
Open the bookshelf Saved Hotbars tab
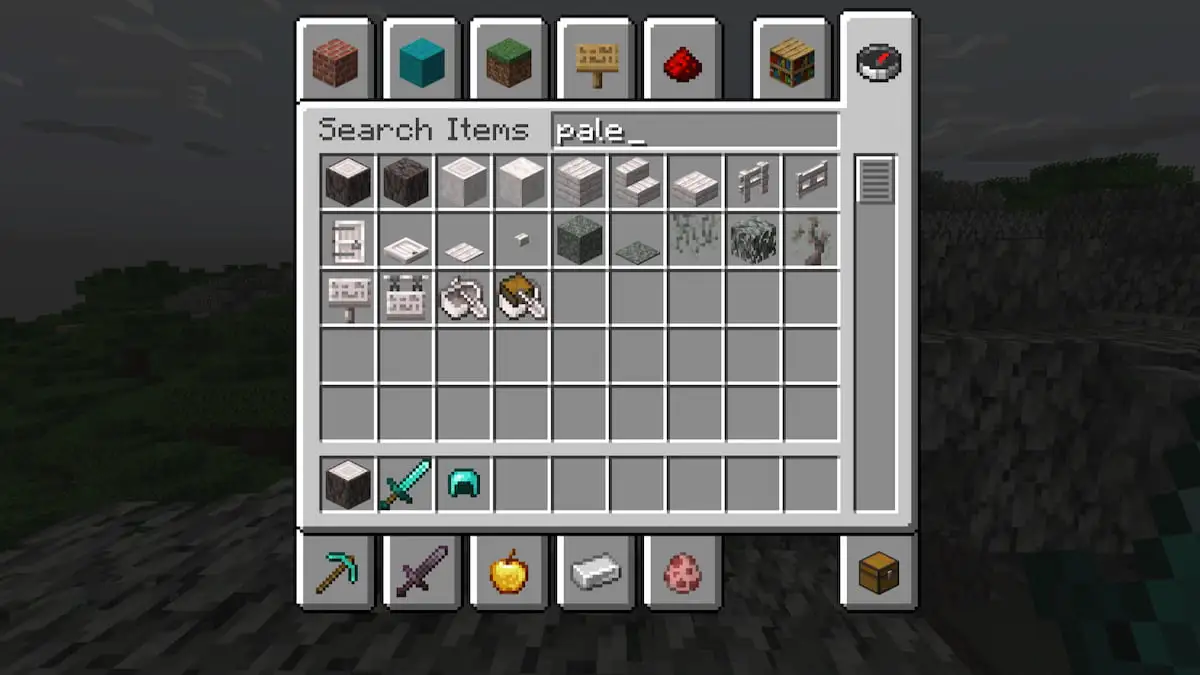click(791, 63)
